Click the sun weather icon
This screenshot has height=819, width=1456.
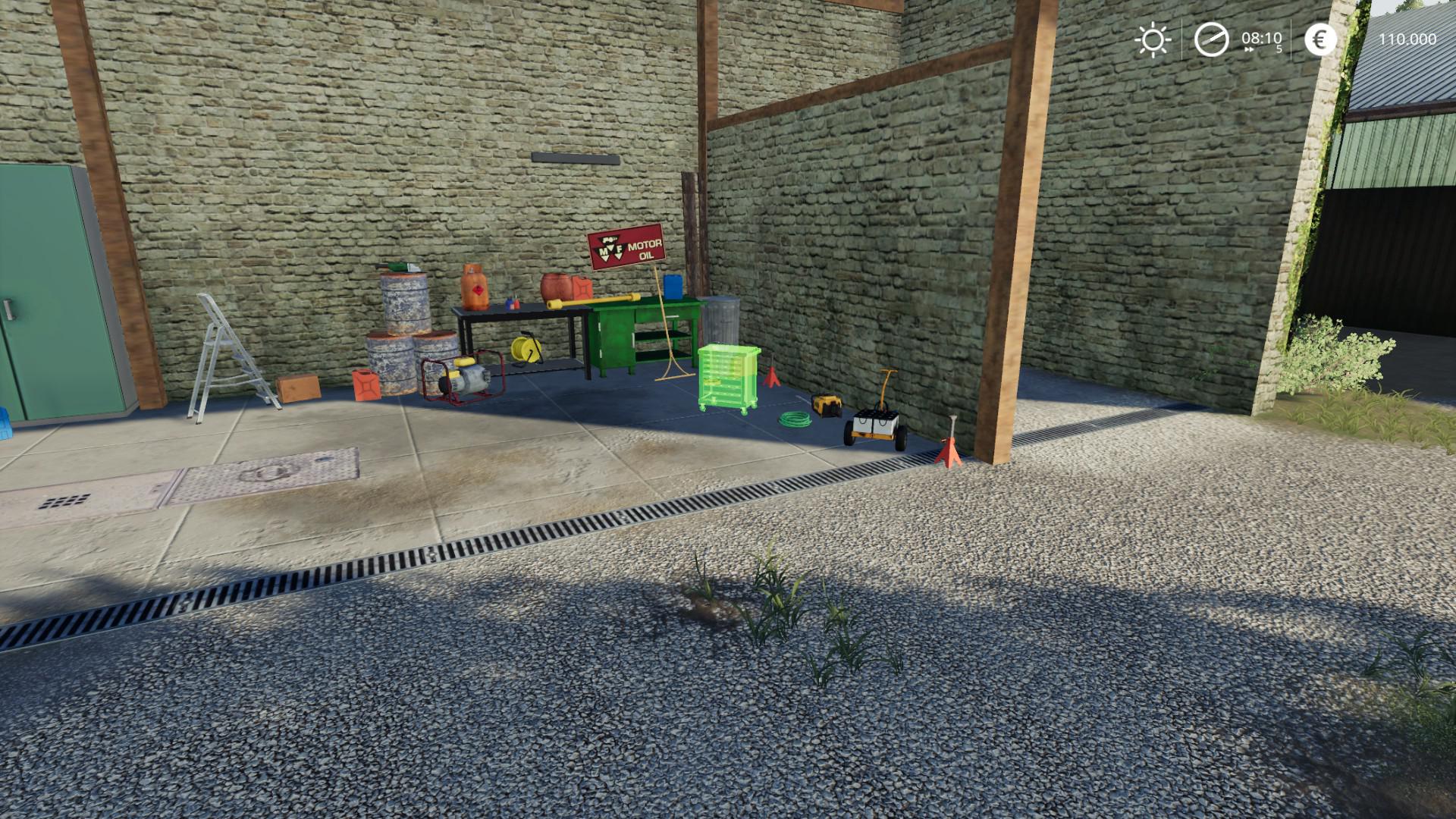click(1153, 39)
